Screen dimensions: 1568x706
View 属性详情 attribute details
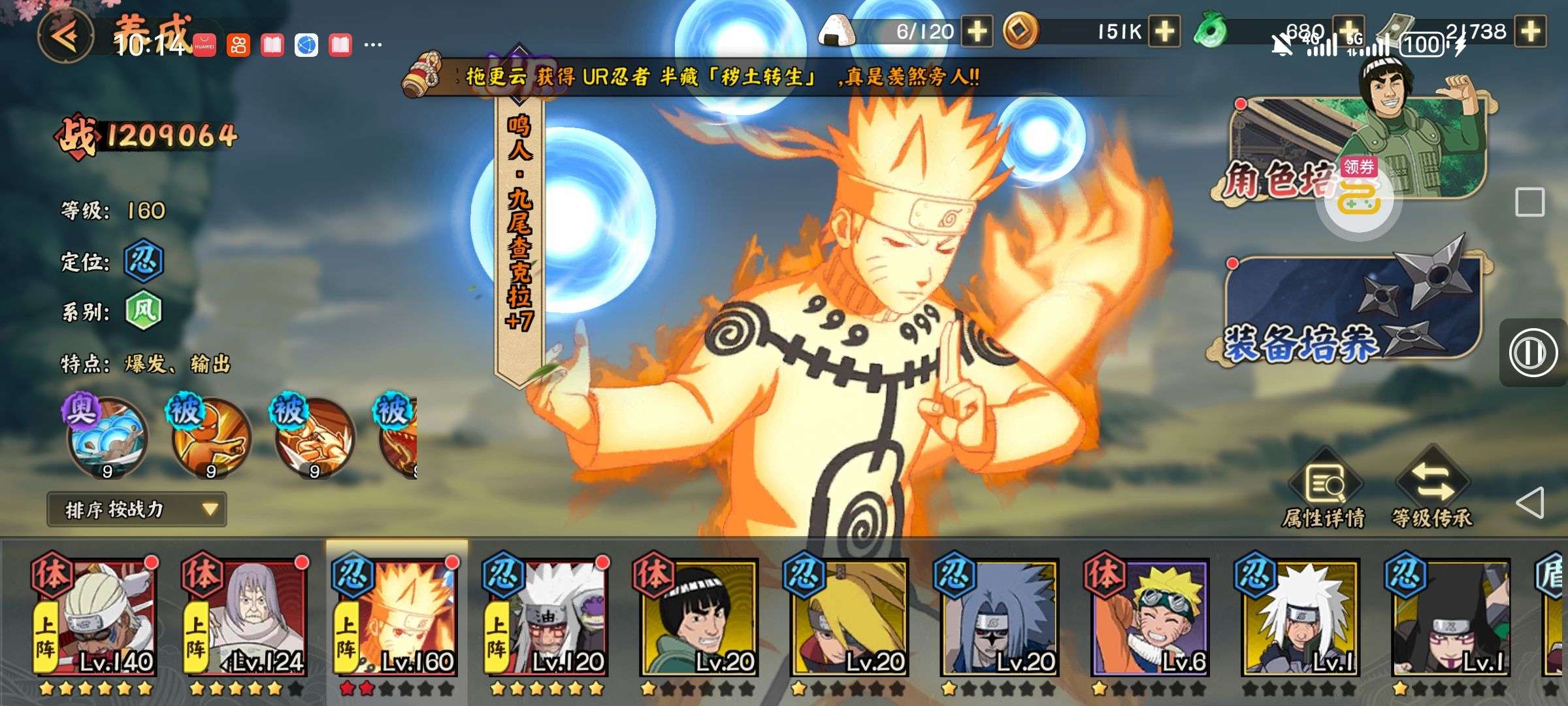point(1324,490)
